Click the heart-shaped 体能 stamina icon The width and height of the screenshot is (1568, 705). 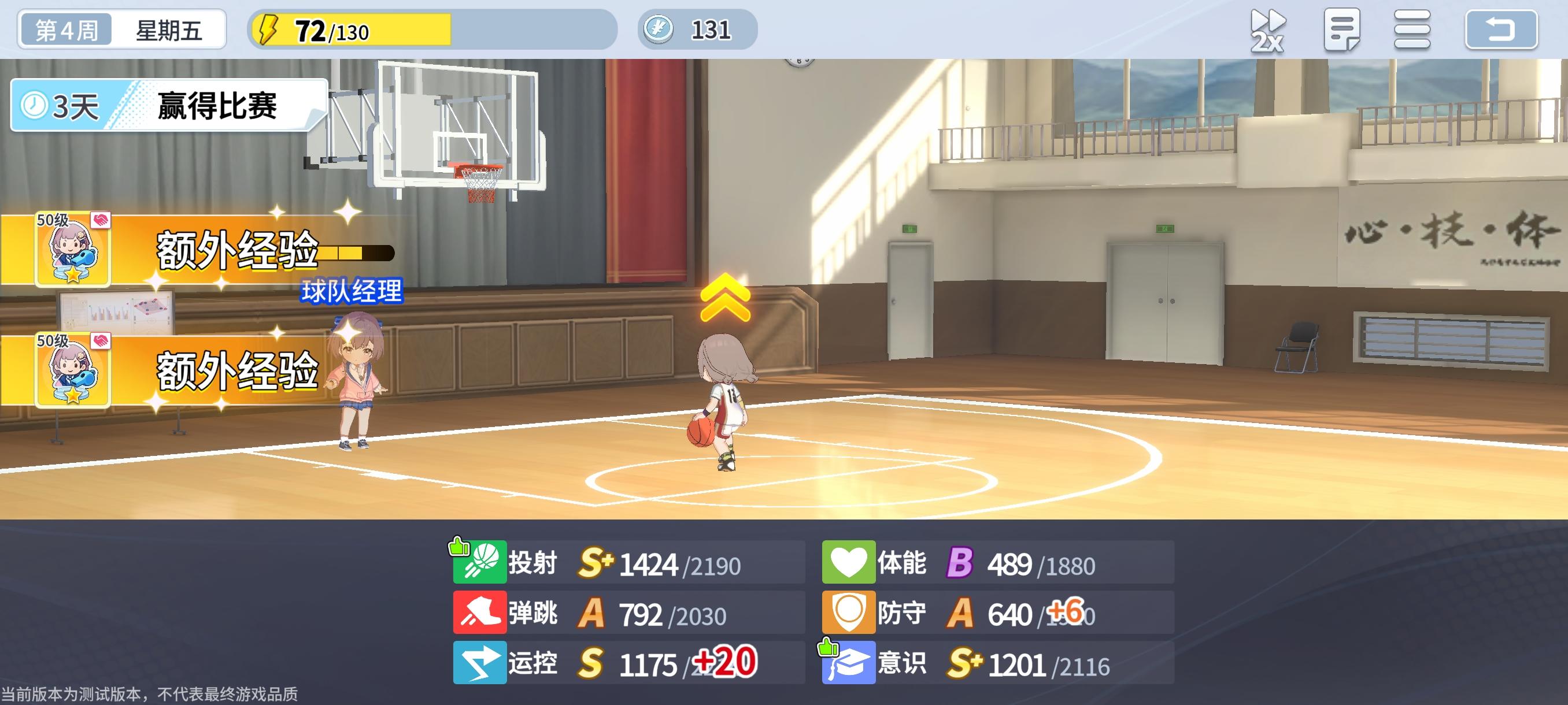[x=849, y=563]
